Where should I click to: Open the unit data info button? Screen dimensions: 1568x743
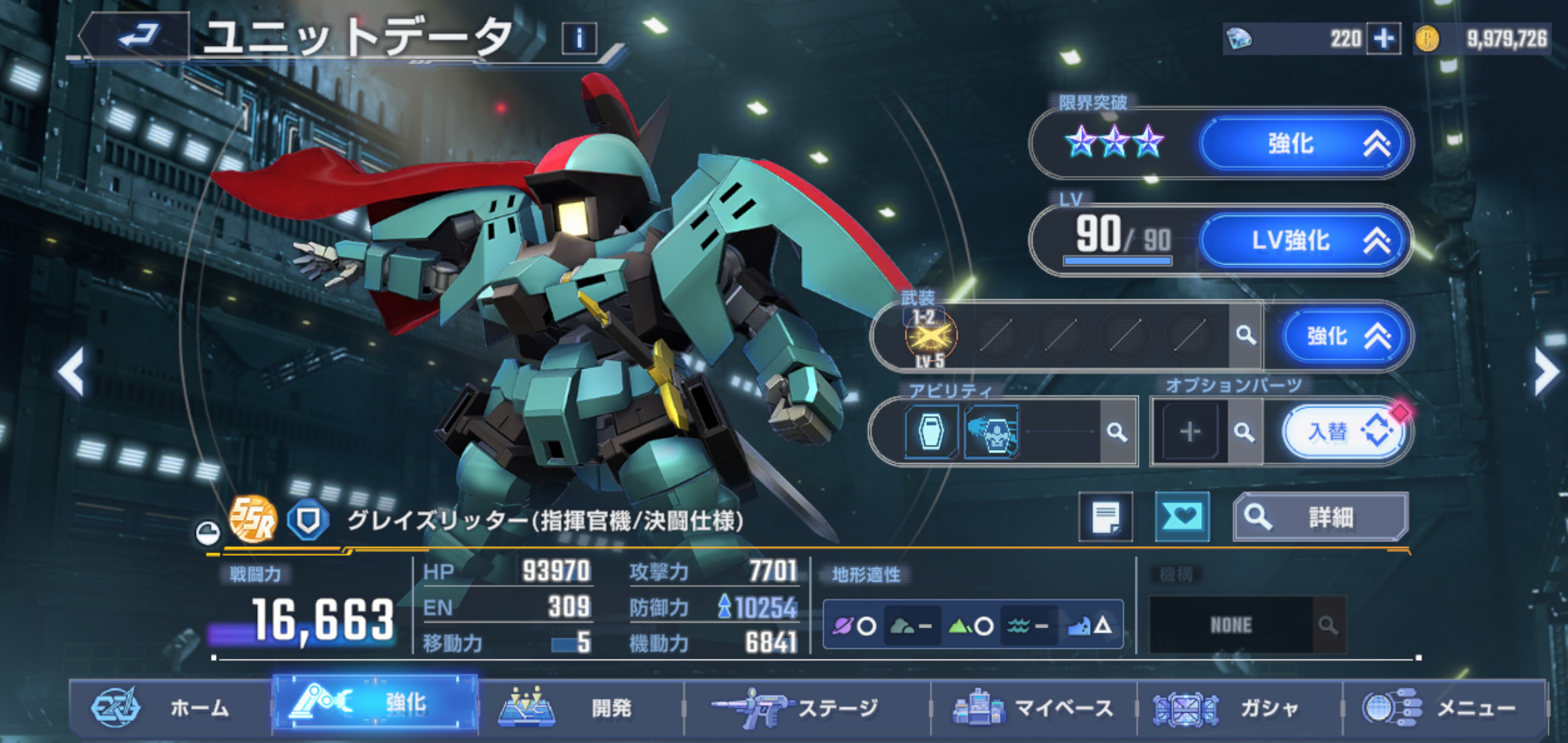[579, 39]
